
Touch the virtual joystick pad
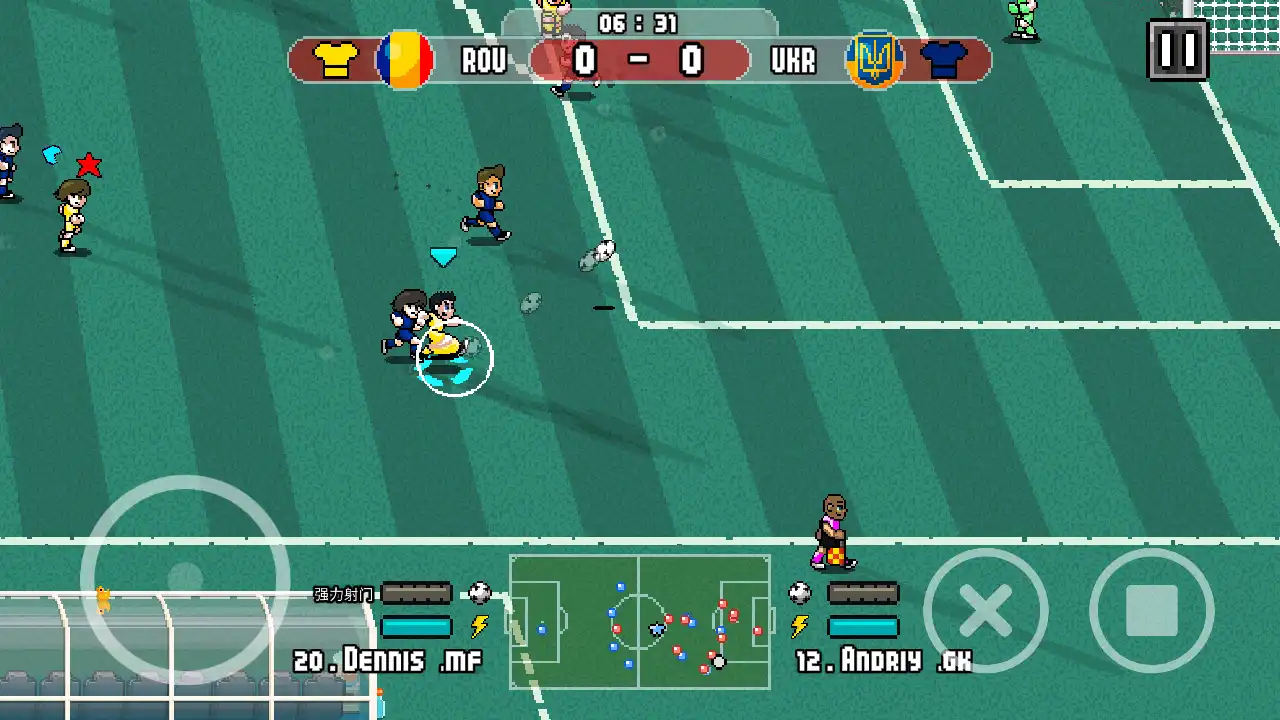[185, 579]
